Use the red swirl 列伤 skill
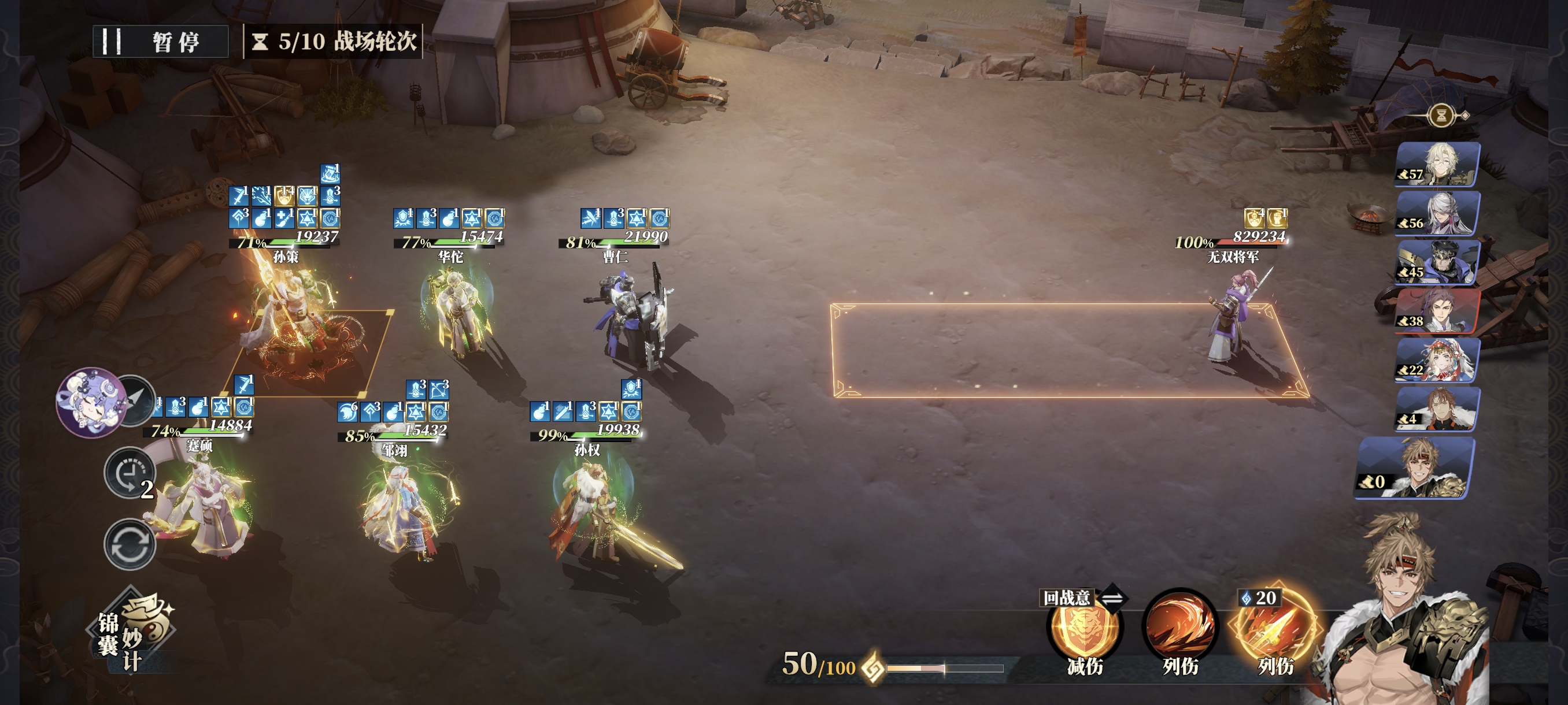The height and width of the screenshot is (705, 1568). coord(1179,628)
